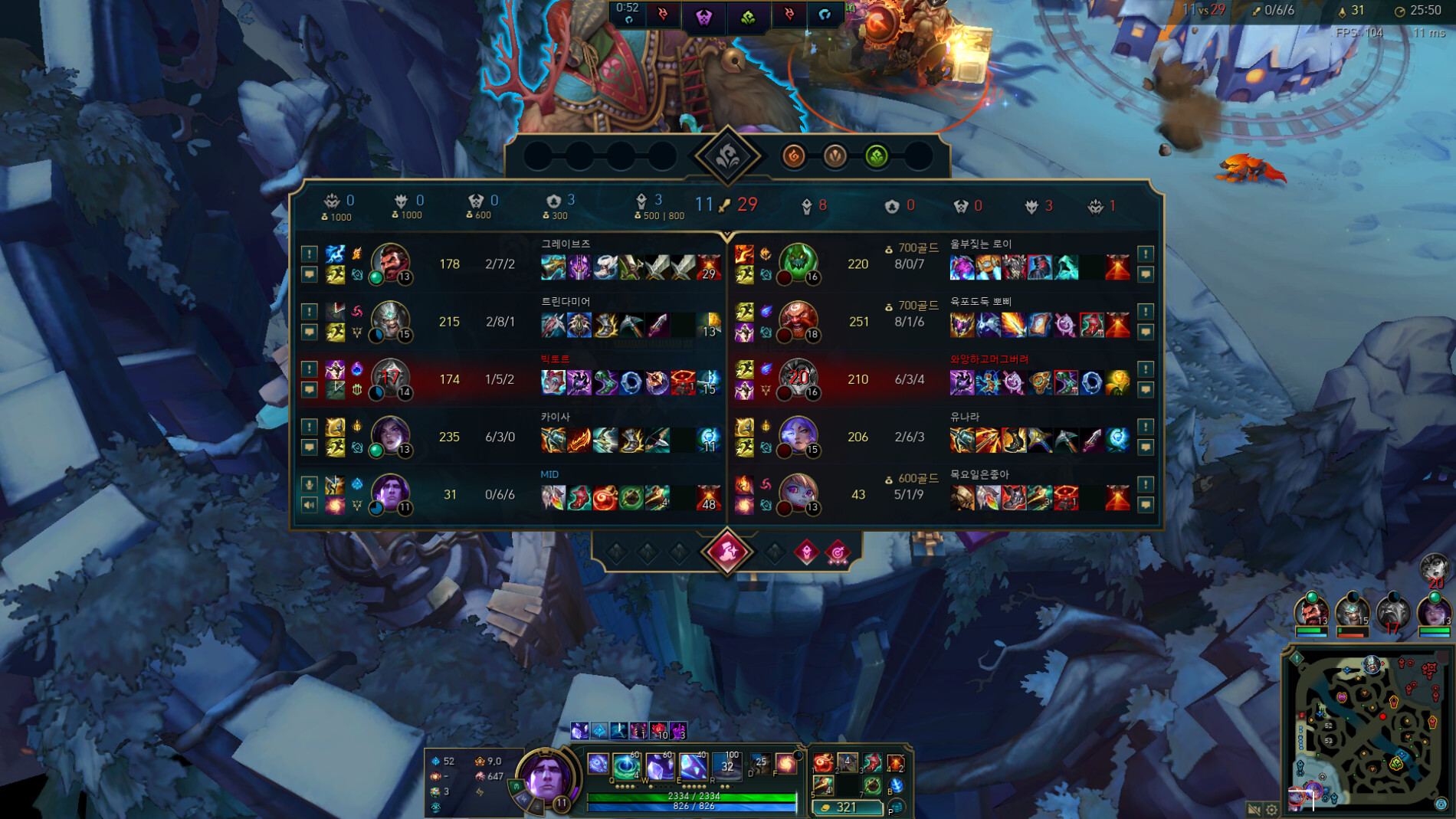The height and width of the screenshot is (819, 1456).
Task: Select the Viktor row portrait on the scoreboard
Action: (390, 378)
